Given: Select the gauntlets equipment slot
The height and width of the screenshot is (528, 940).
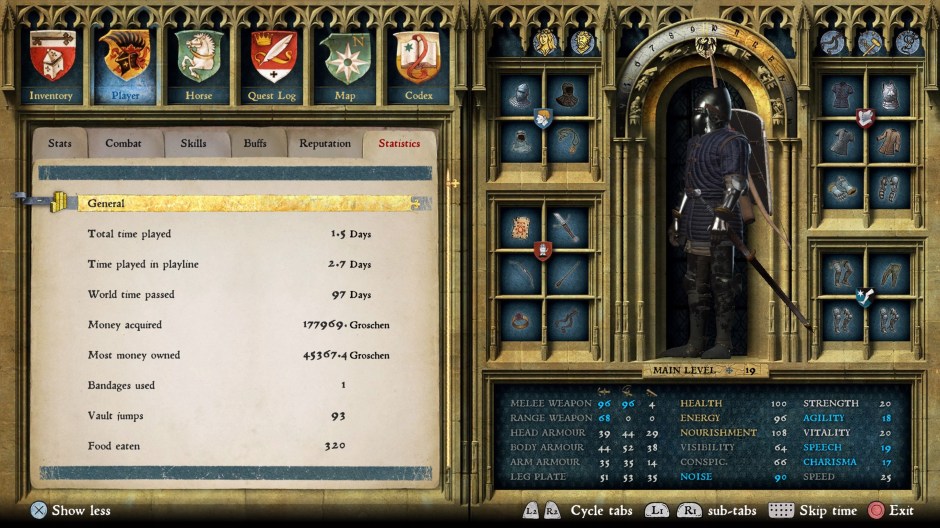Looking at the screenshot, I should [x=842, y=187].
